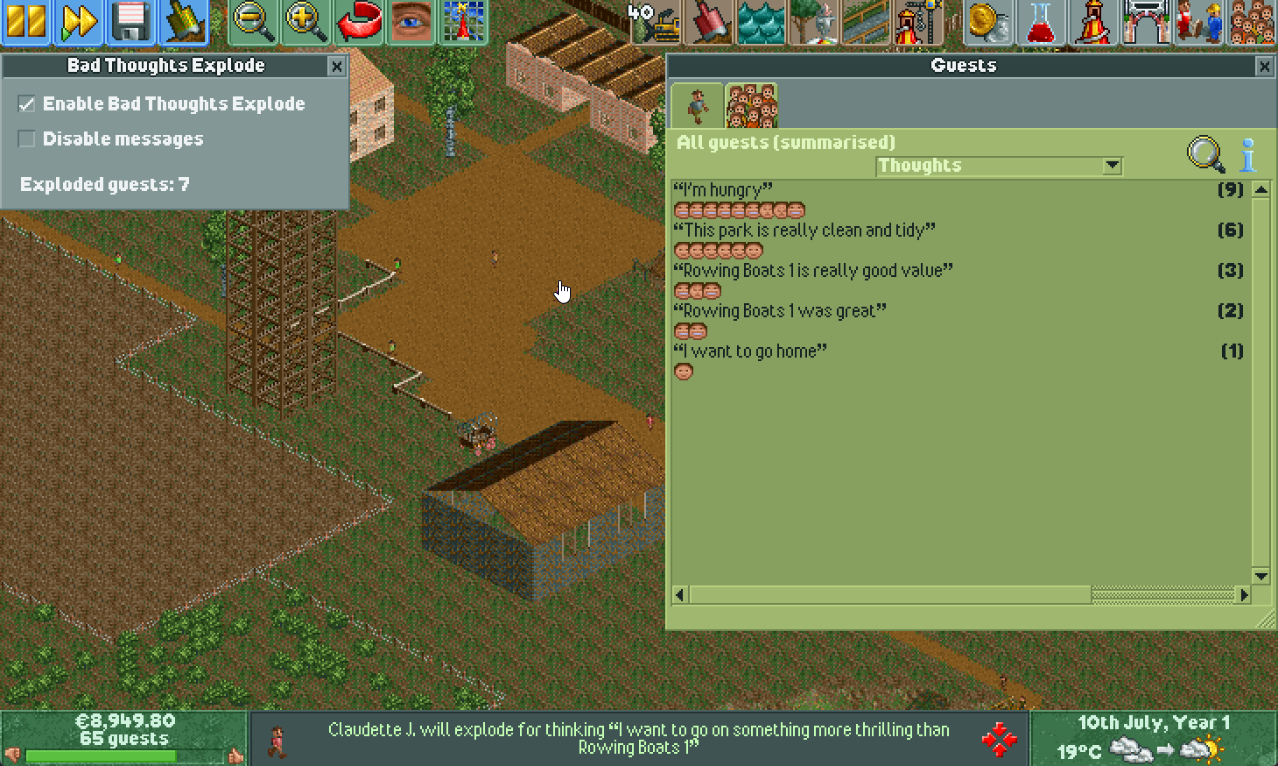
Task: Speed up the game with fast-forward
Action: click(78, 22)
